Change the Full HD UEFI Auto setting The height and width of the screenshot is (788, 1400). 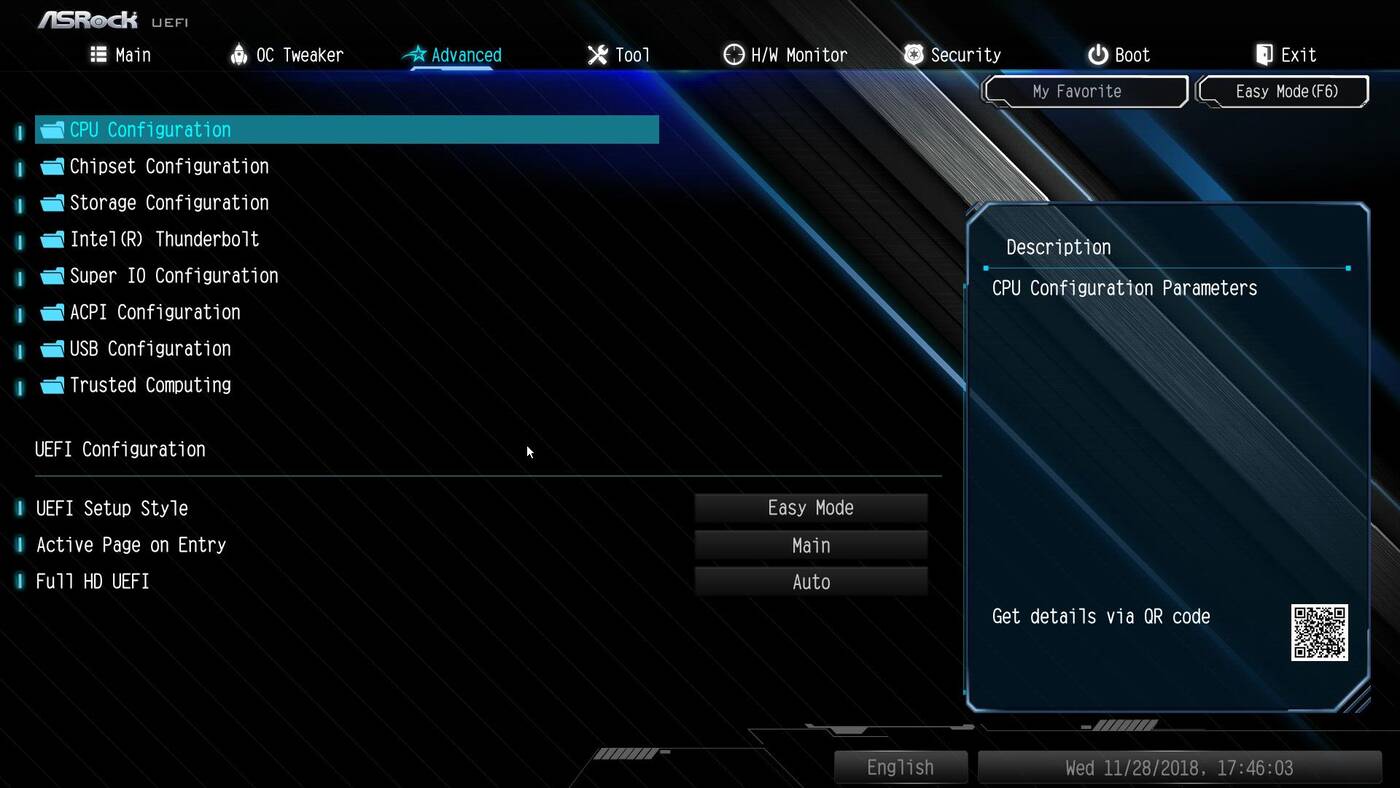(811, 582)
